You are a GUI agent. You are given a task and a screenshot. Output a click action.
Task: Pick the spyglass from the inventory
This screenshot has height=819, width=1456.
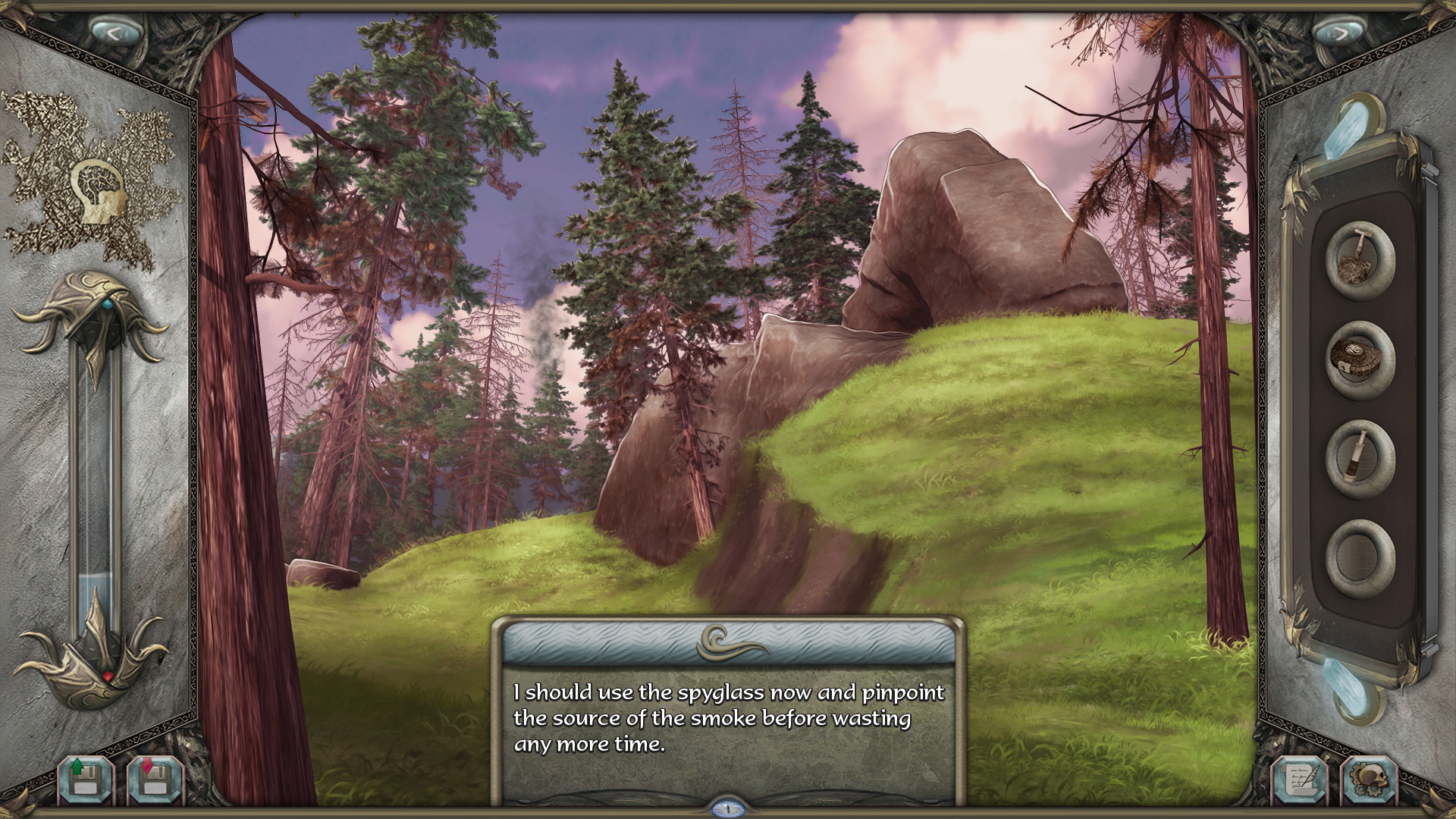pos(1359,458)
